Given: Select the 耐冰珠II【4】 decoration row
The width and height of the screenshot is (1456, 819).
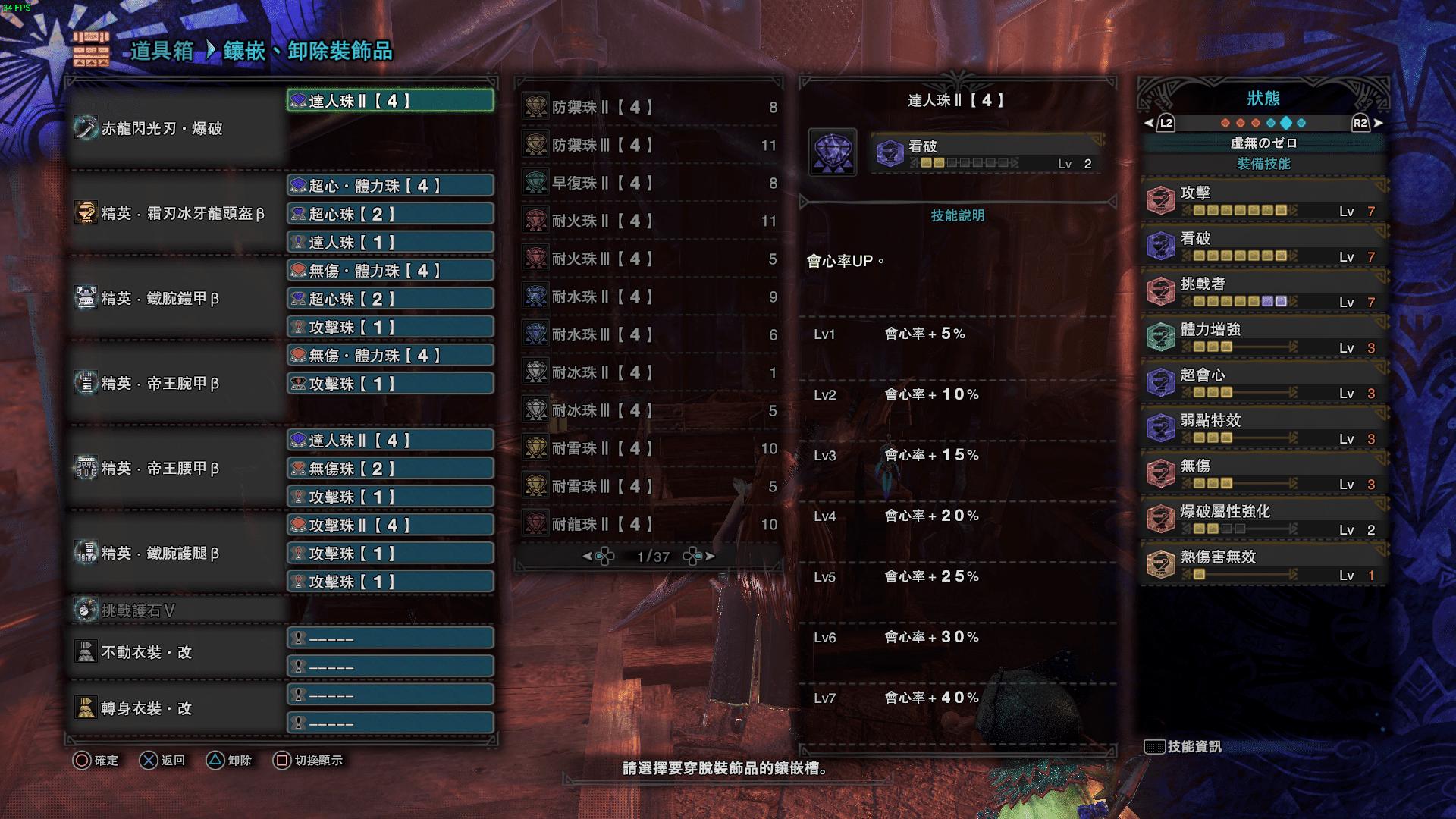Looking at the screenshot, I should pyautogui.click(x=649, y=372).
